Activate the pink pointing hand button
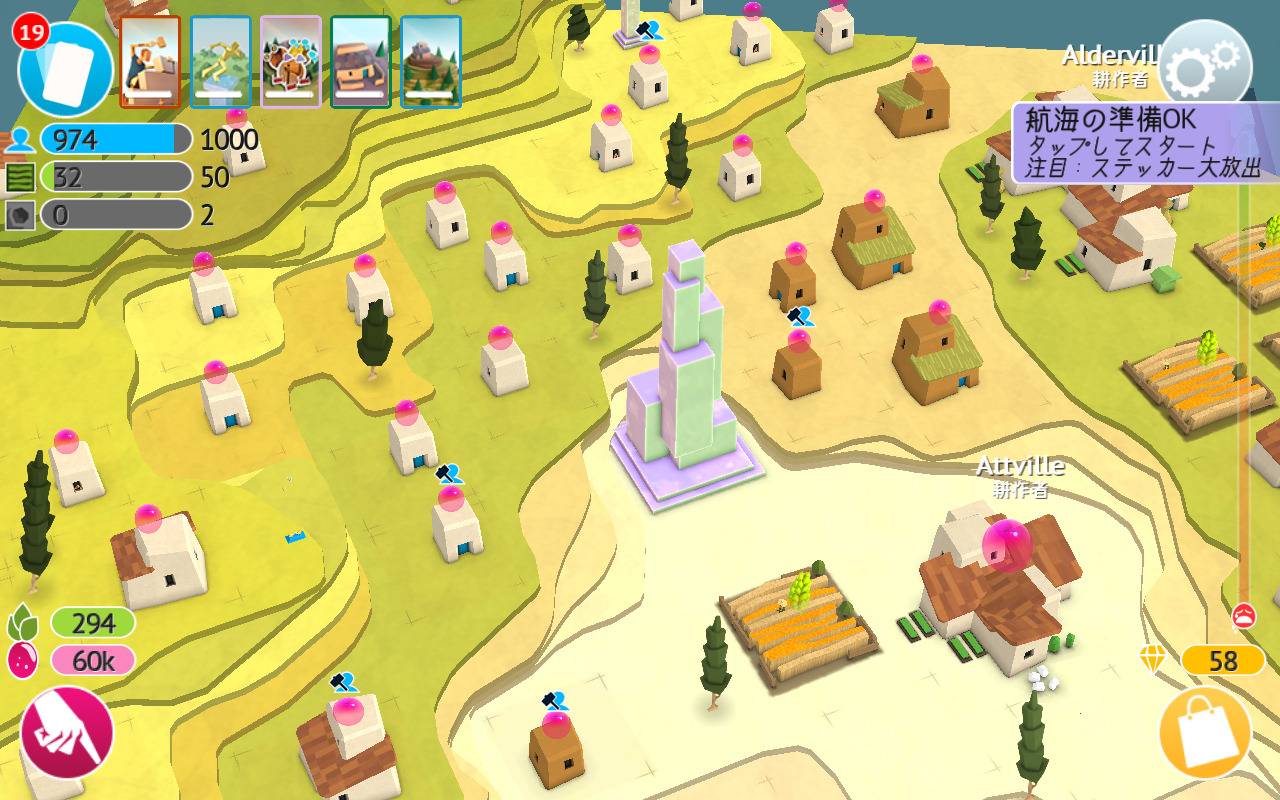This screenshot has width=1280, height=800. tap(67, 732)
